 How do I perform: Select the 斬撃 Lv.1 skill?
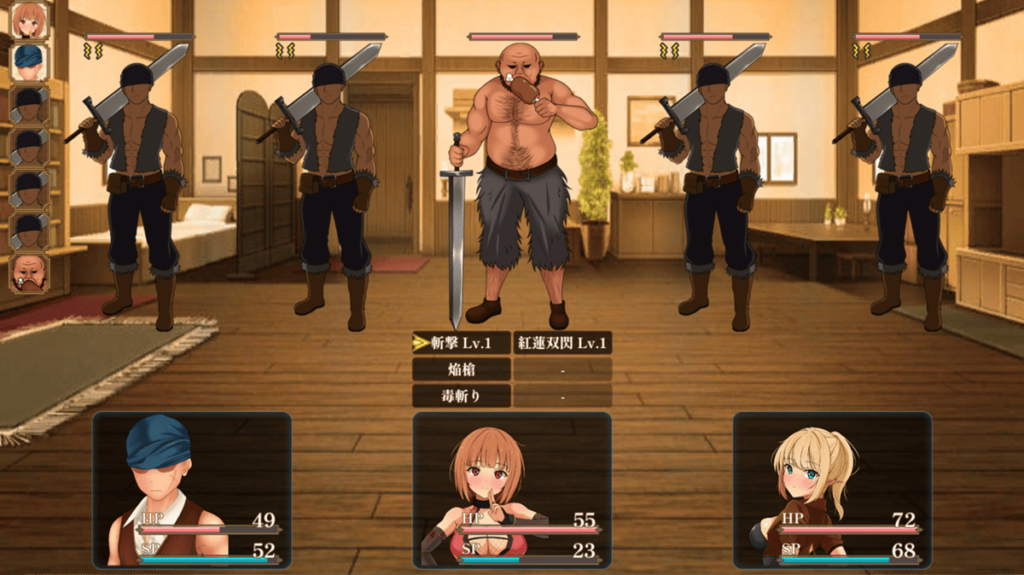[x=462, y=343]
